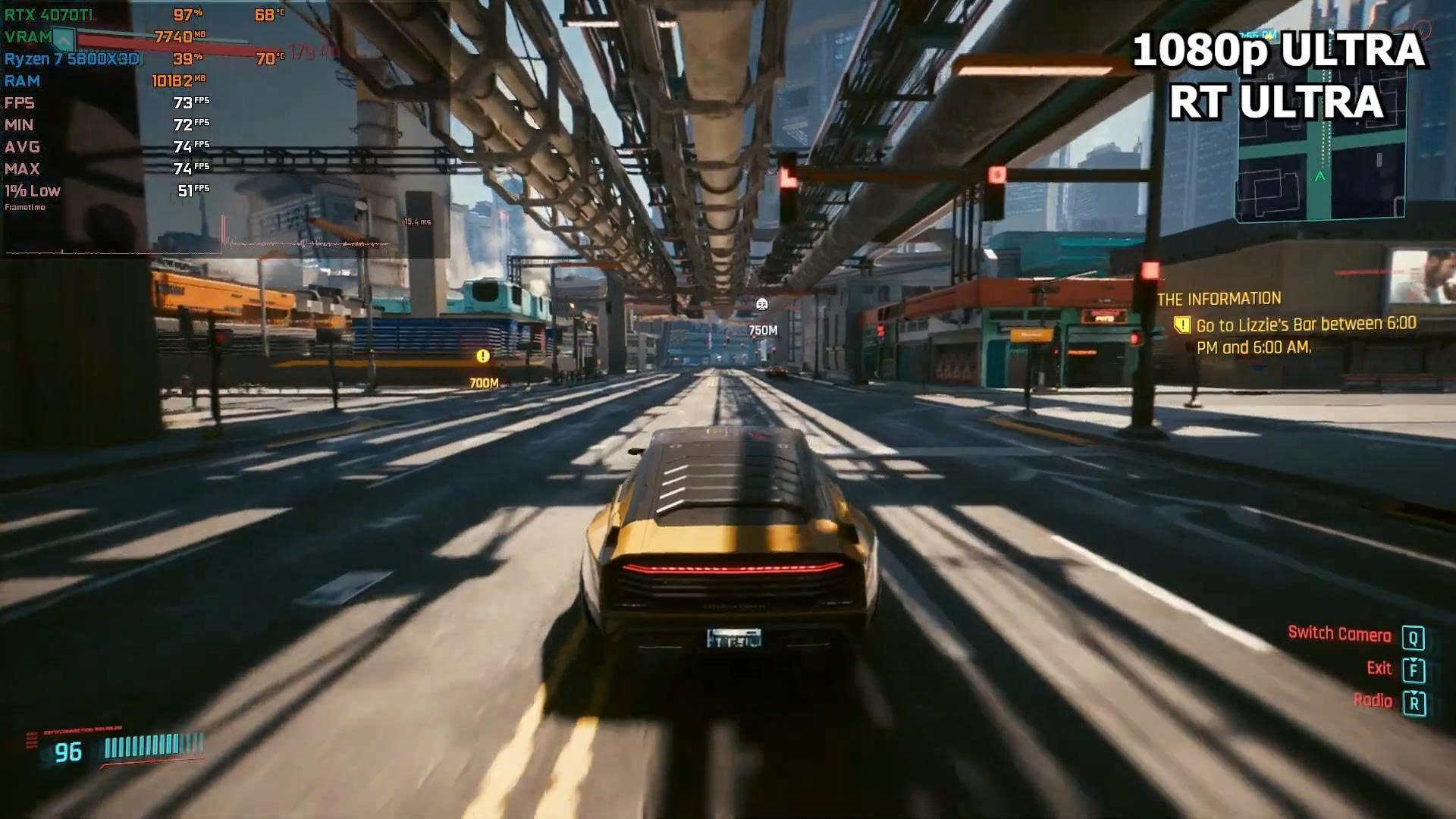The height and width of the screenshot is (819, 1456).
Task: Select the yellow exclamation marker at 700M
Action: (x=483, y=356)
